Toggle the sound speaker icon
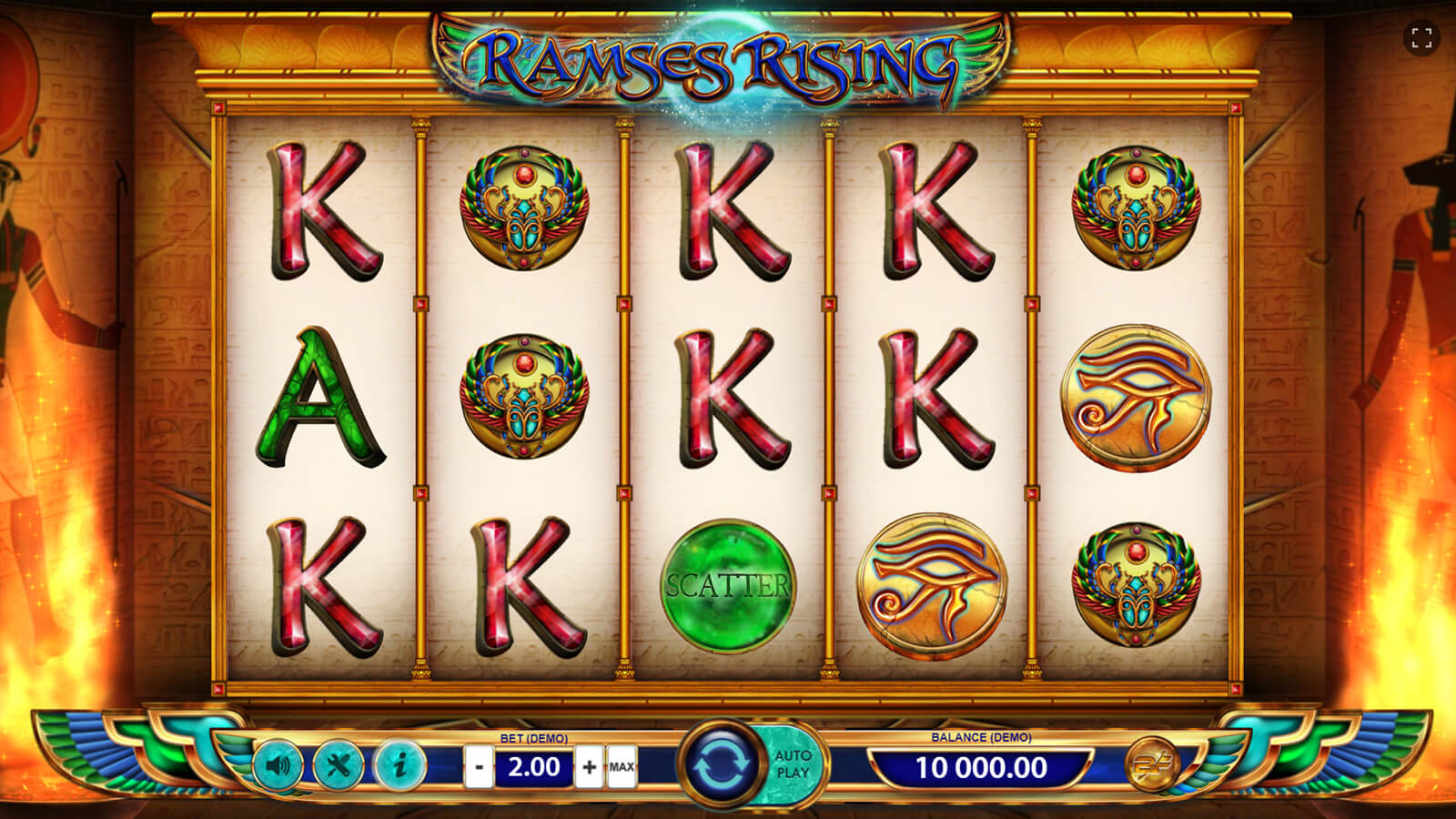 pos(278,765)
